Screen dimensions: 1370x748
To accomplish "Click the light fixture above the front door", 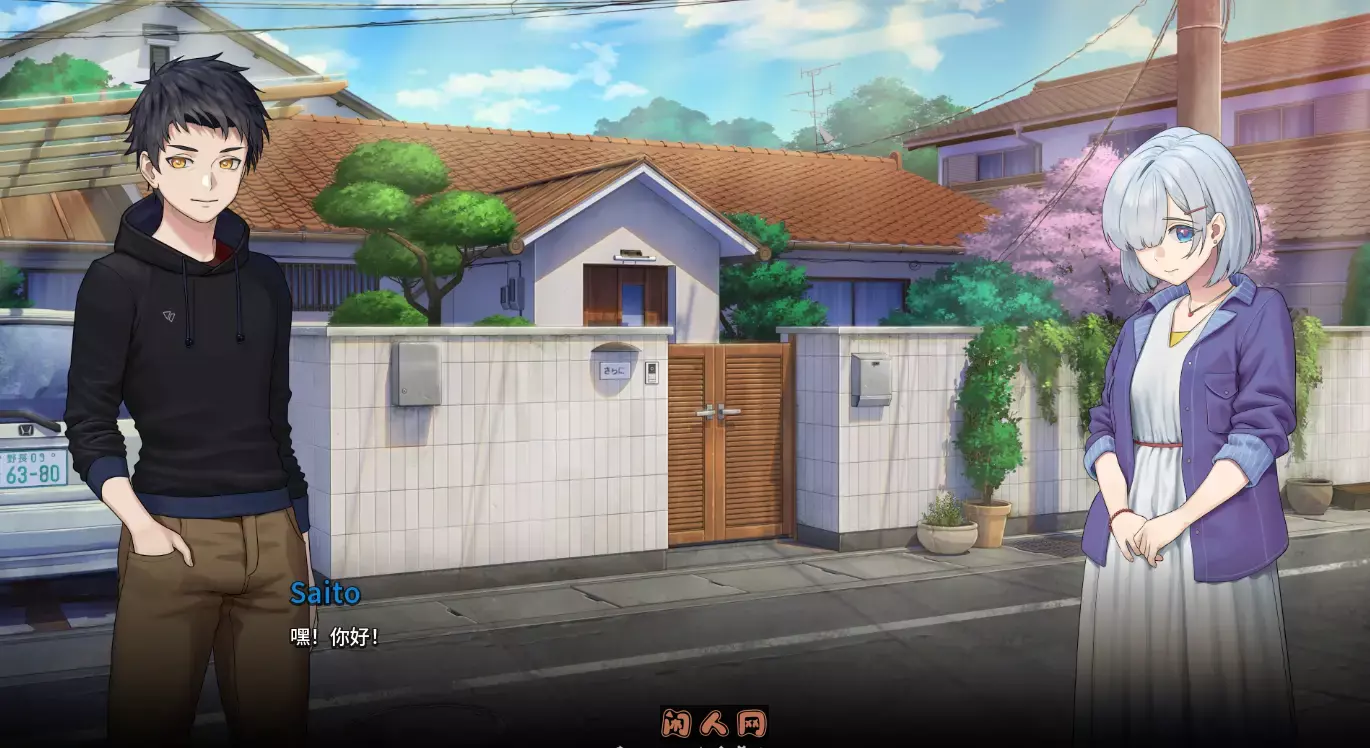I will point(634,257).
